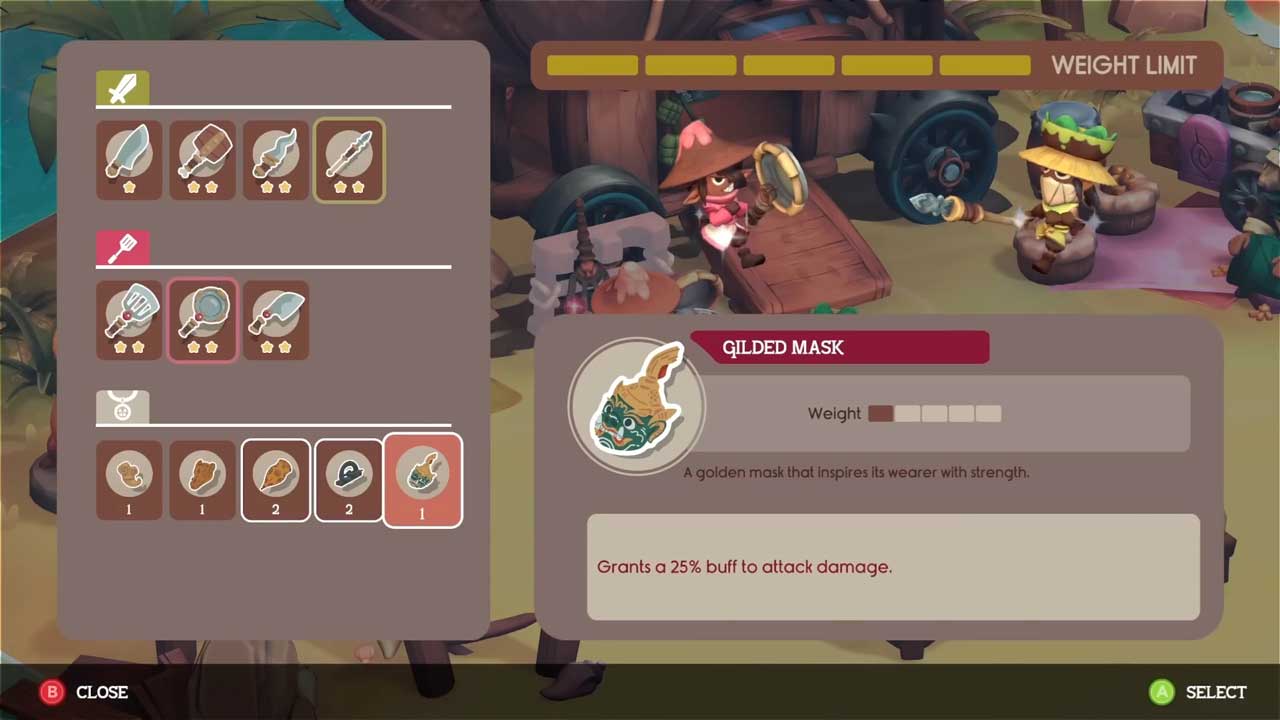
Task: Select the Gilded Mask trinket slot
Action: [x=422, y=480]
